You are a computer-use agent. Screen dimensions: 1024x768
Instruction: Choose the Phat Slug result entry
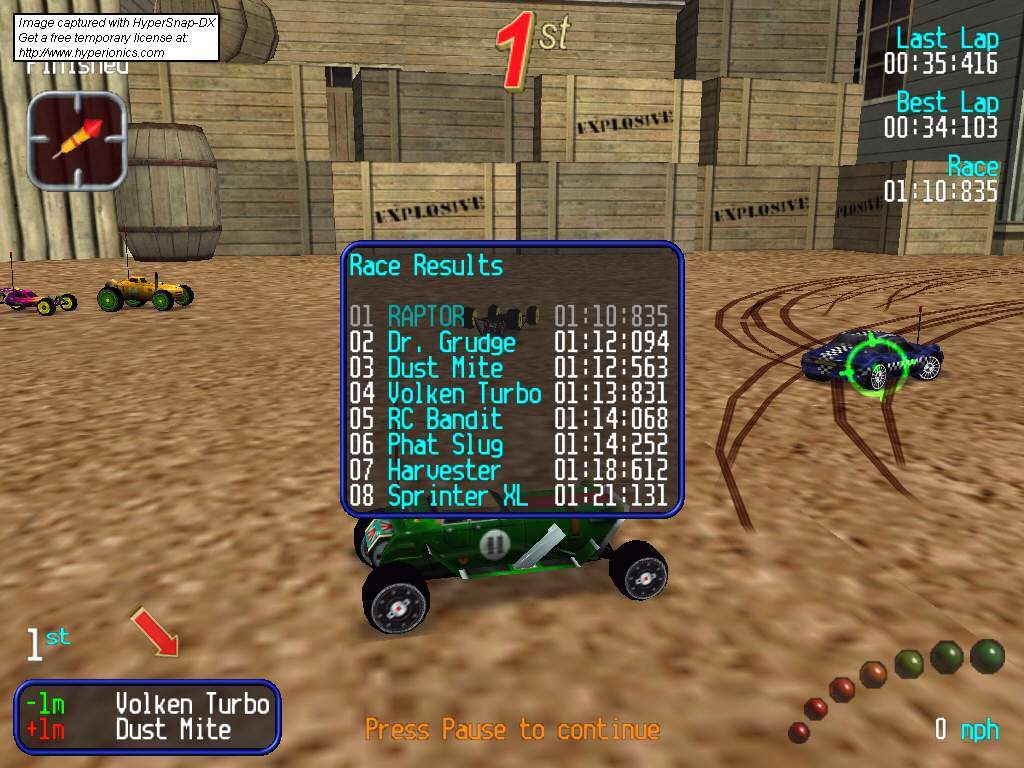click(x=508, y=445)
